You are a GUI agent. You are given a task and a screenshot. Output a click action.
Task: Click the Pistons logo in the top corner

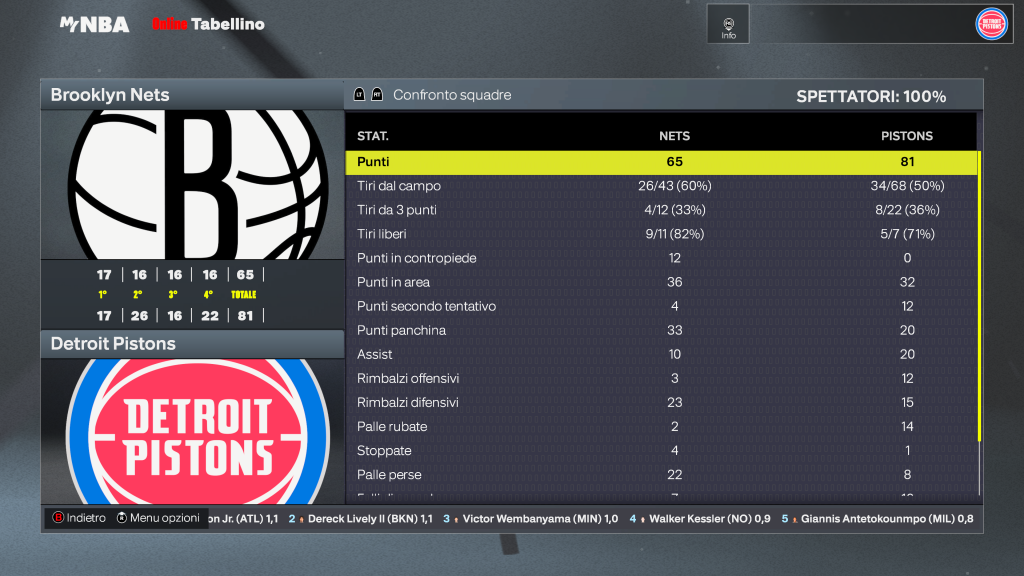coord(991,24)
